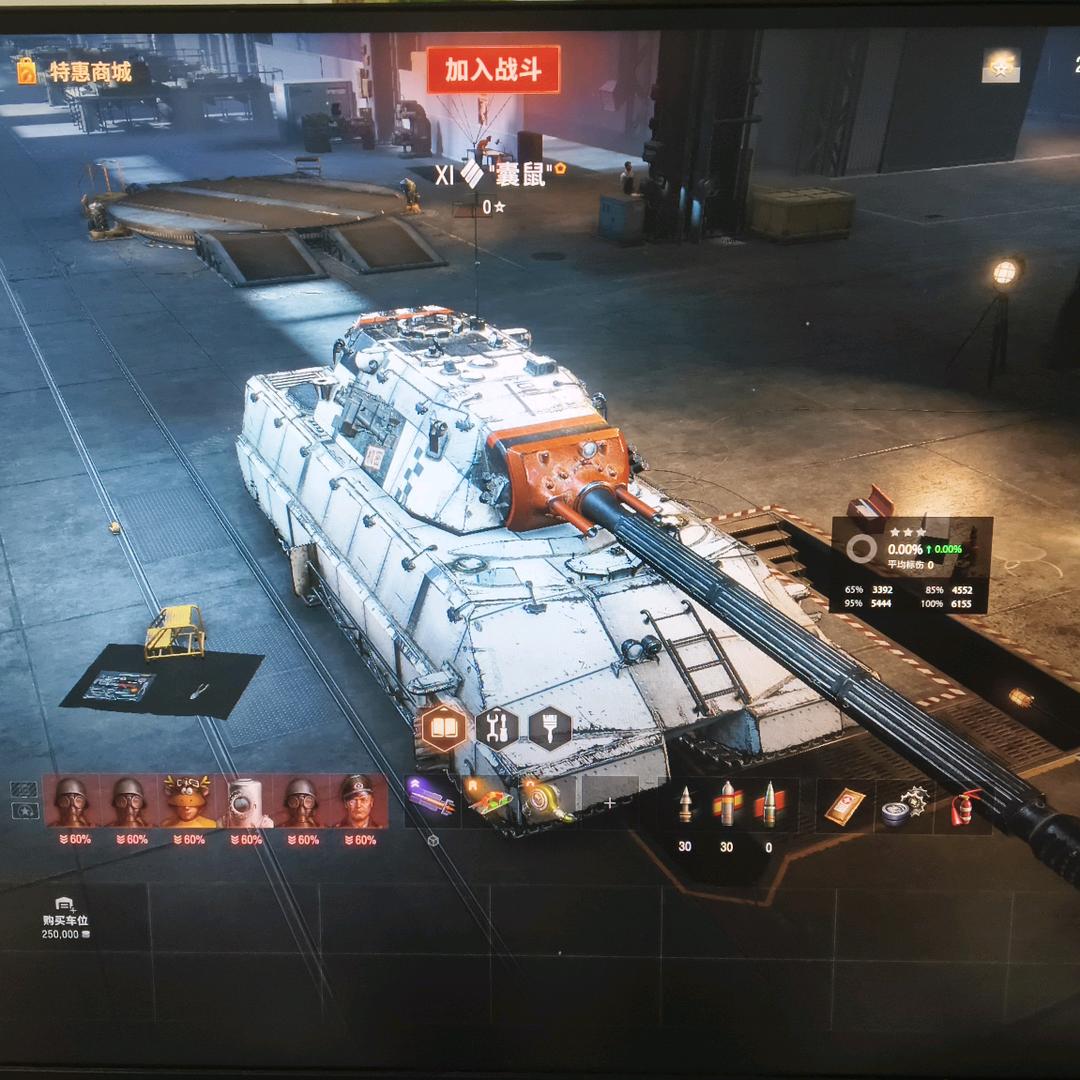Open the hexagonal book icon
Screen dimensions: 1080x1080
(x=444, y=728)
